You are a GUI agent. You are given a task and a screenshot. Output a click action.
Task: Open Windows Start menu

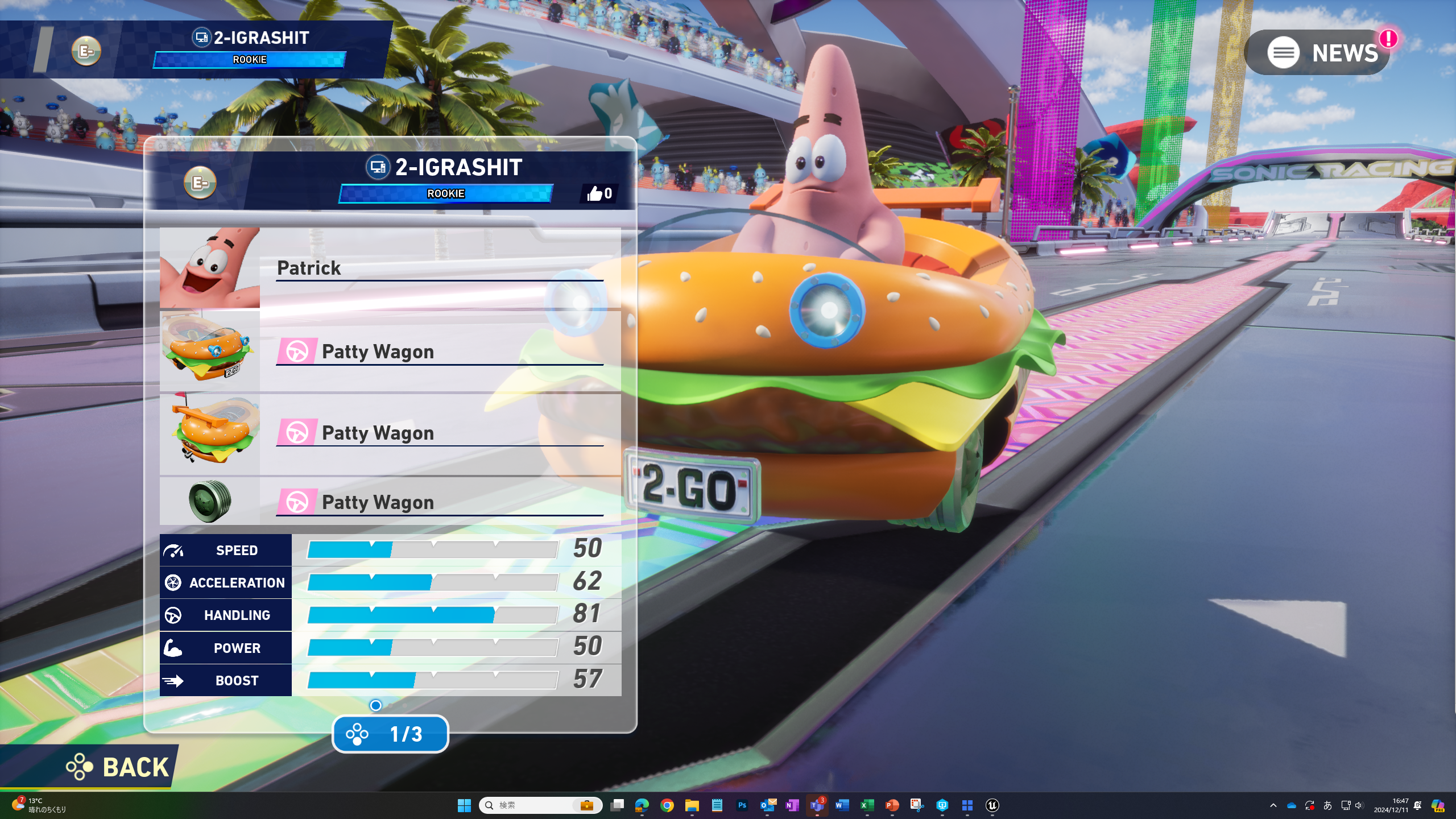tap(464, 805)
